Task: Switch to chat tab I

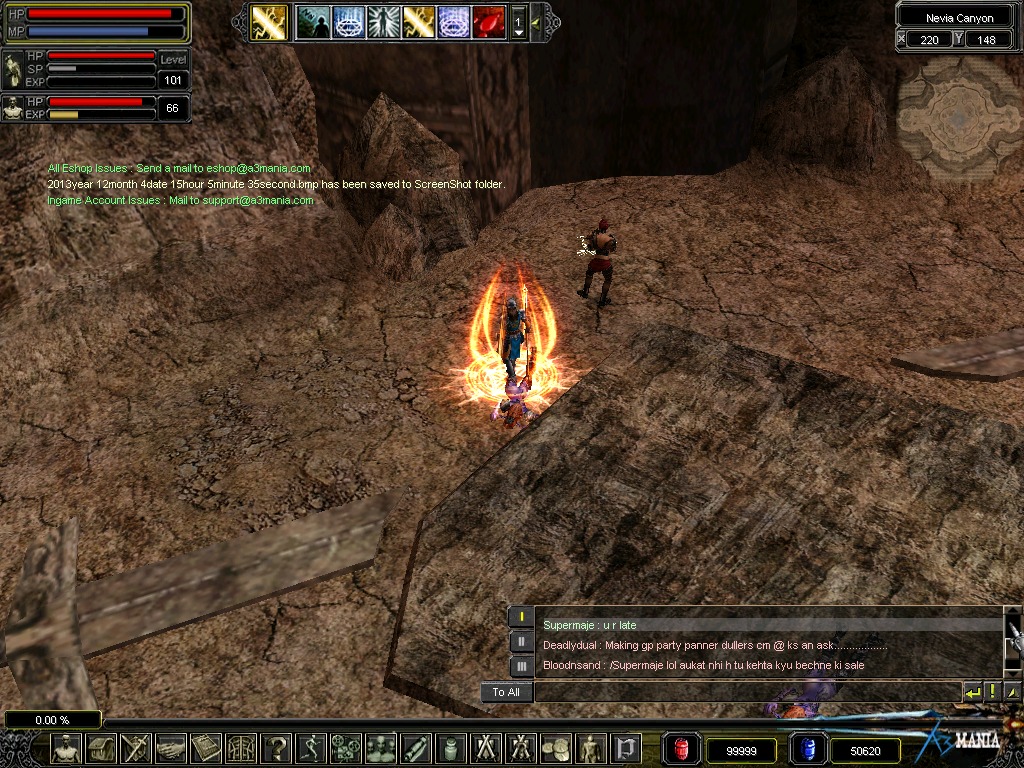Action: point(521,617)
